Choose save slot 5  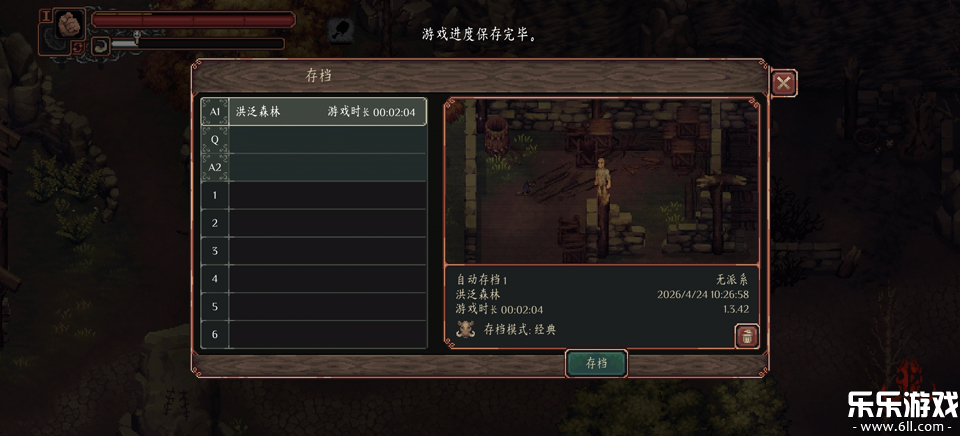(x=315, y=307)
